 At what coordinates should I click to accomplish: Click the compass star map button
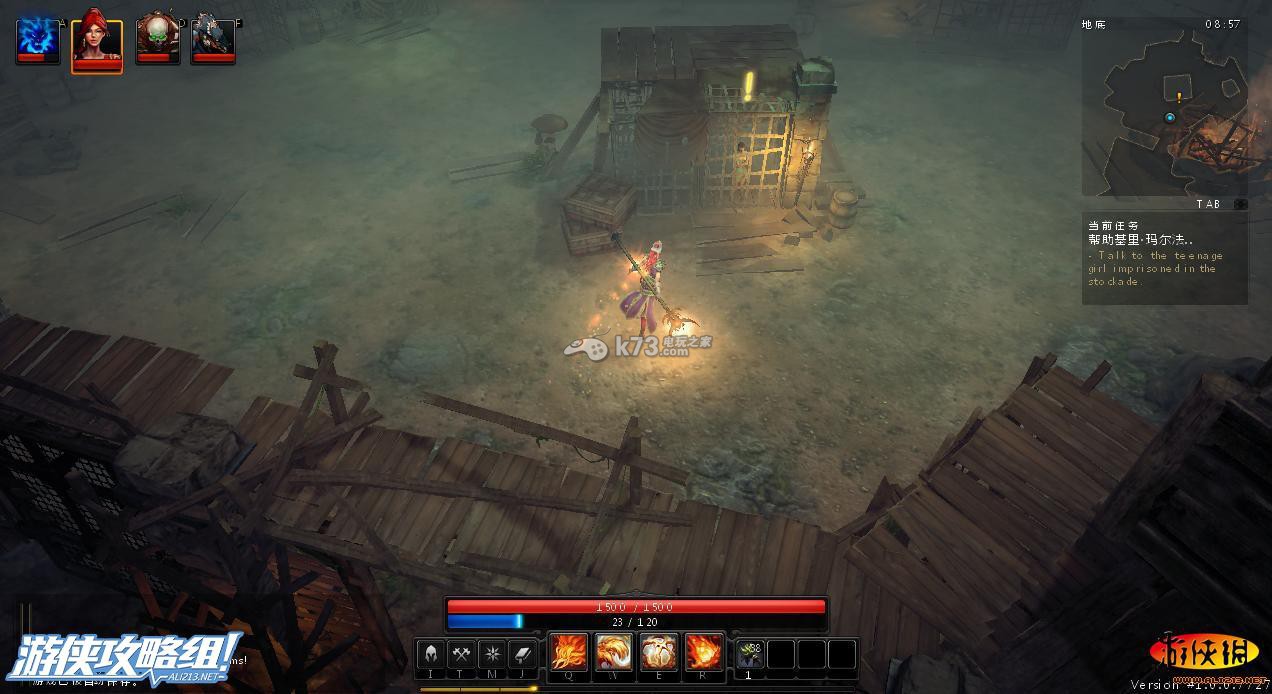[x=492, y=654]
